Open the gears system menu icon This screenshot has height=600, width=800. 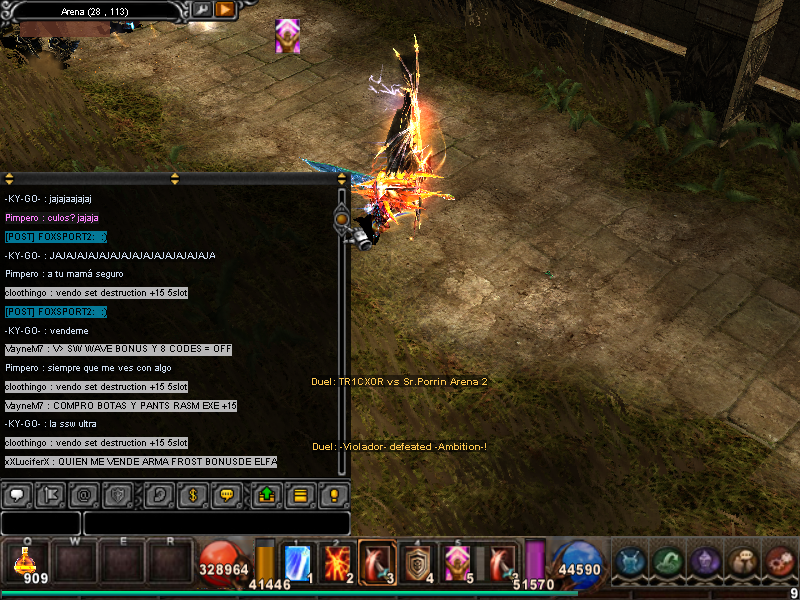tap(780, 562)
